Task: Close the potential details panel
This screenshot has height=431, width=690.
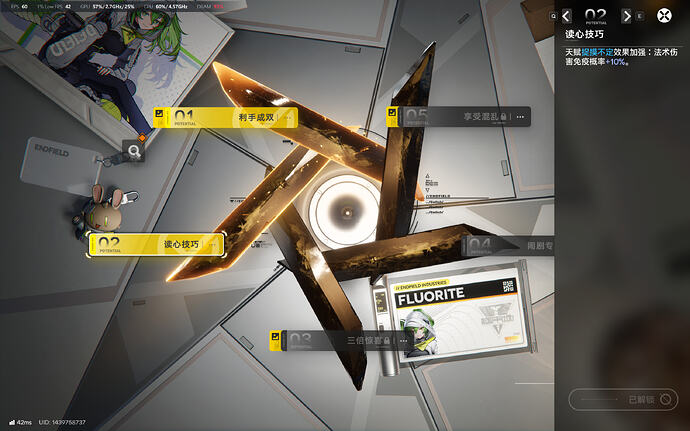Action: [664, 16]
